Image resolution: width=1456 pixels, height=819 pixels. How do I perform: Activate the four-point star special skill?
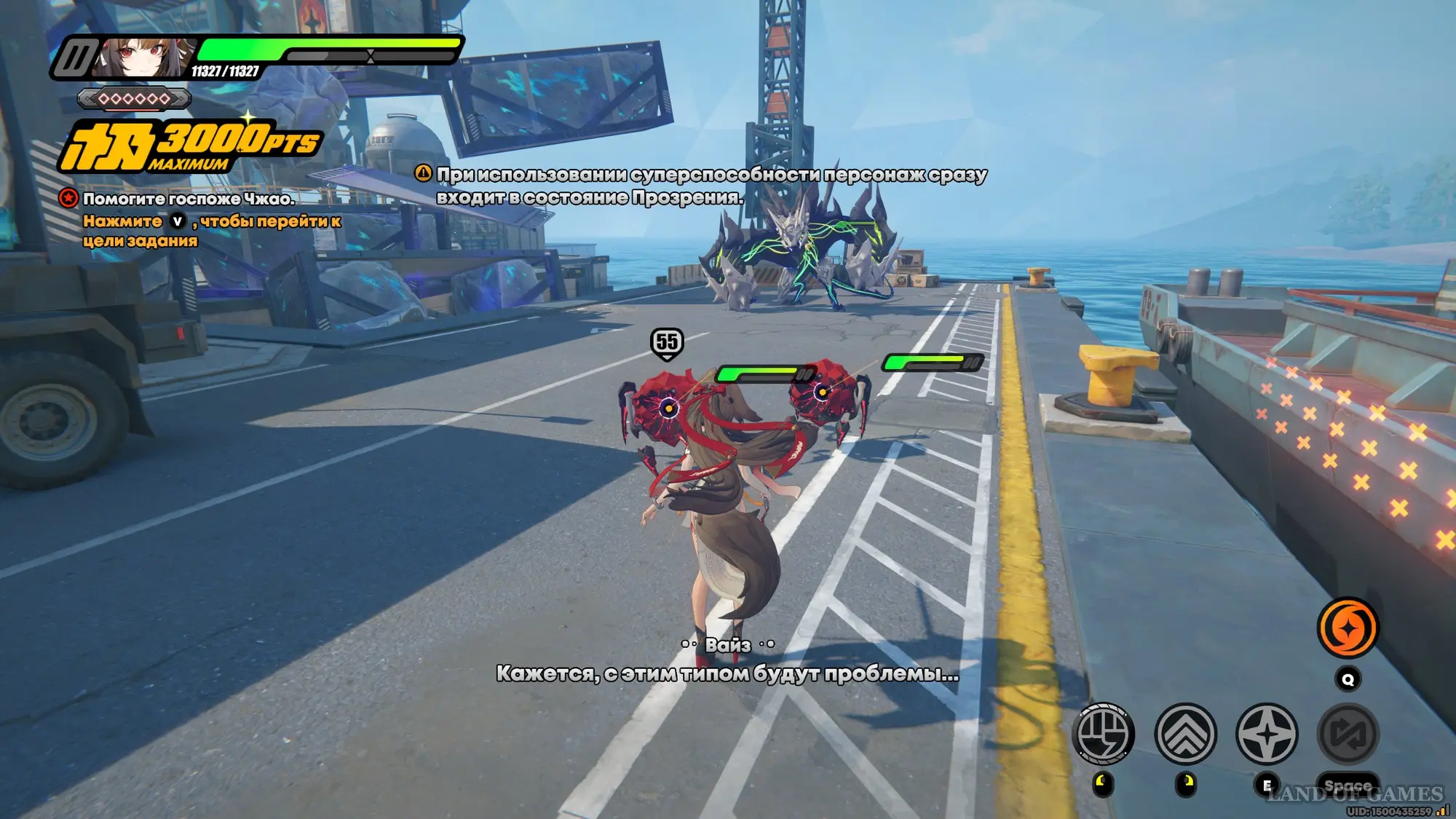(x=1267, y=734)
